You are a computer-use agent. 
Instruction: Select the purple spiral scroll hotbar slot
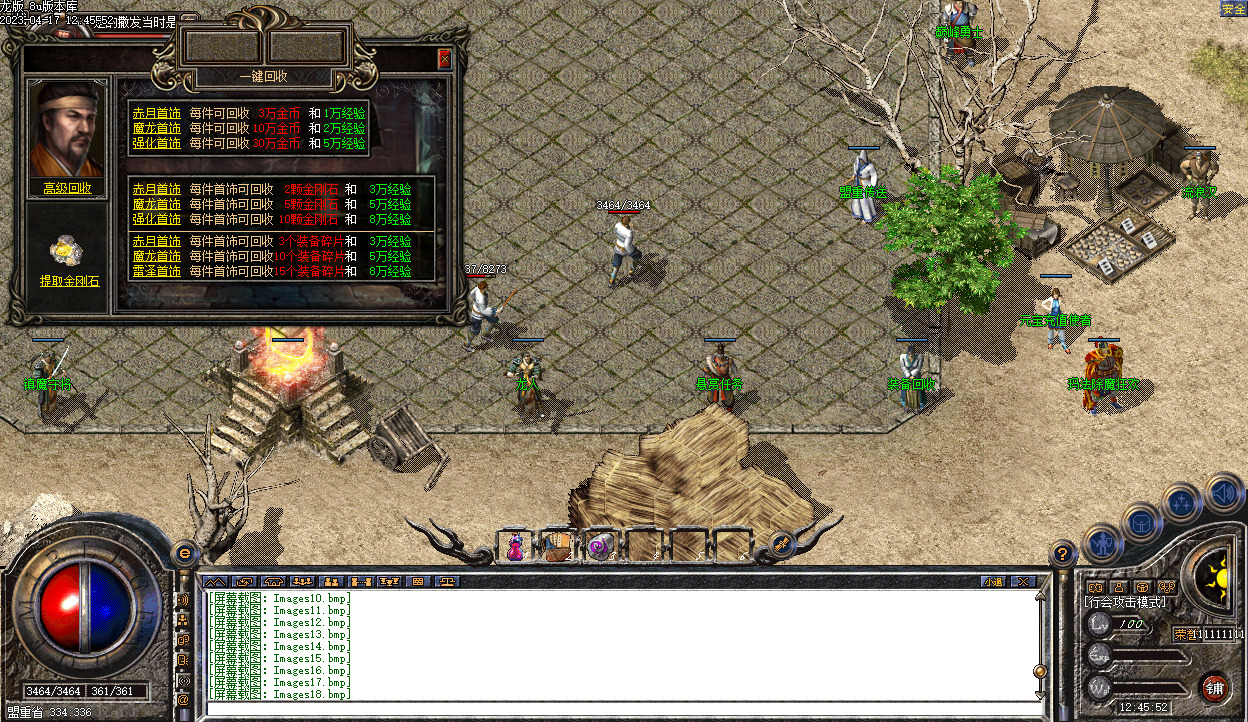[600, 546]
